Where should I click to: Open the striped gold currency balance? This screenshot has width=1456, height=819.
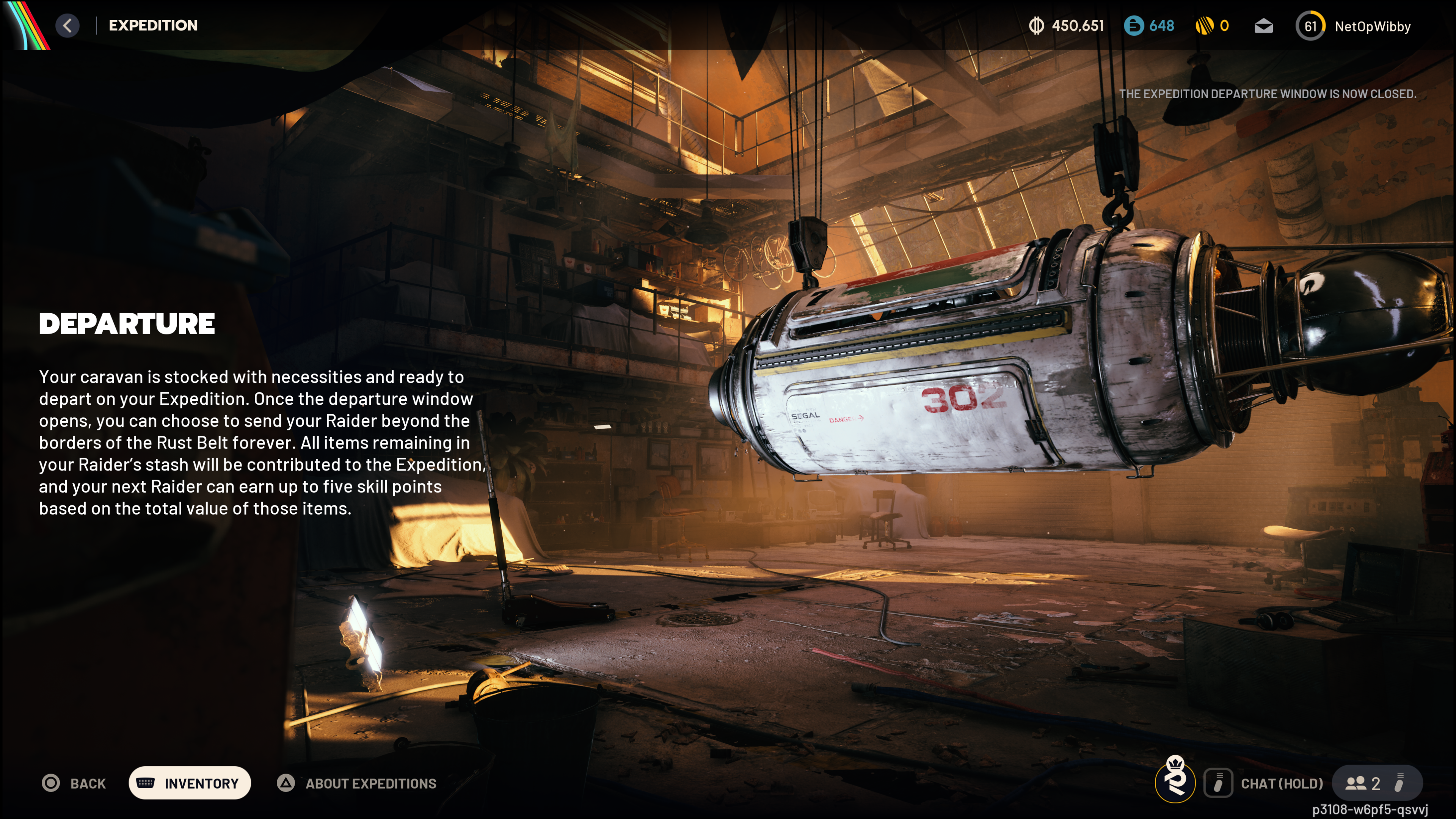pos(1213,25)
